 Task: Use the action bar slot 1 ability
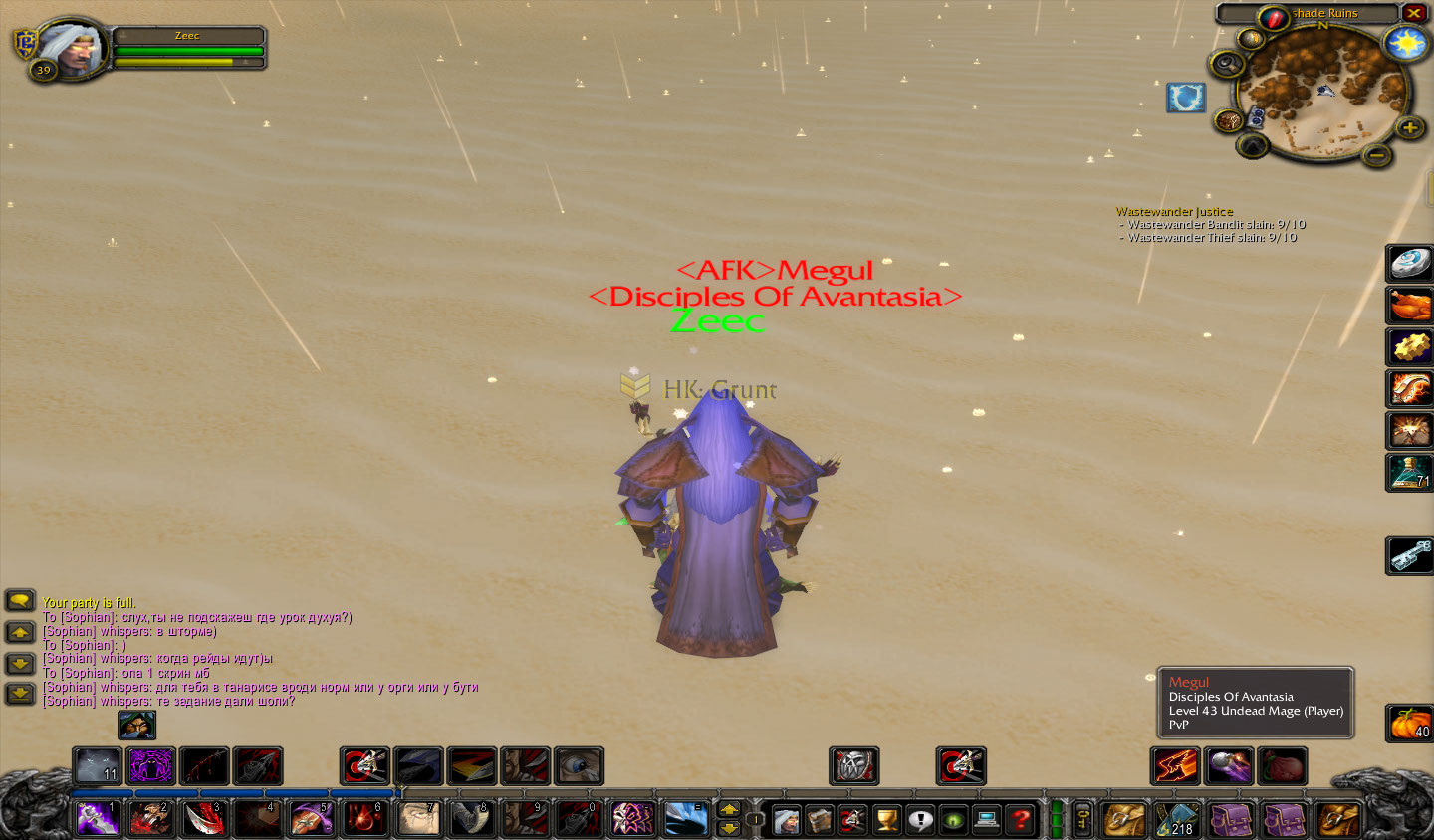tap(98, 818)
